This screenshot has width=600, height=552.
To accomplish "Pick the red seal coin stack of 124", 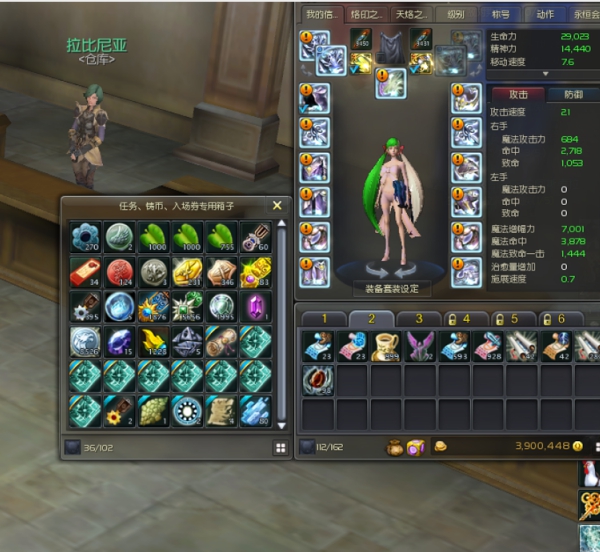I will (120, 272).
